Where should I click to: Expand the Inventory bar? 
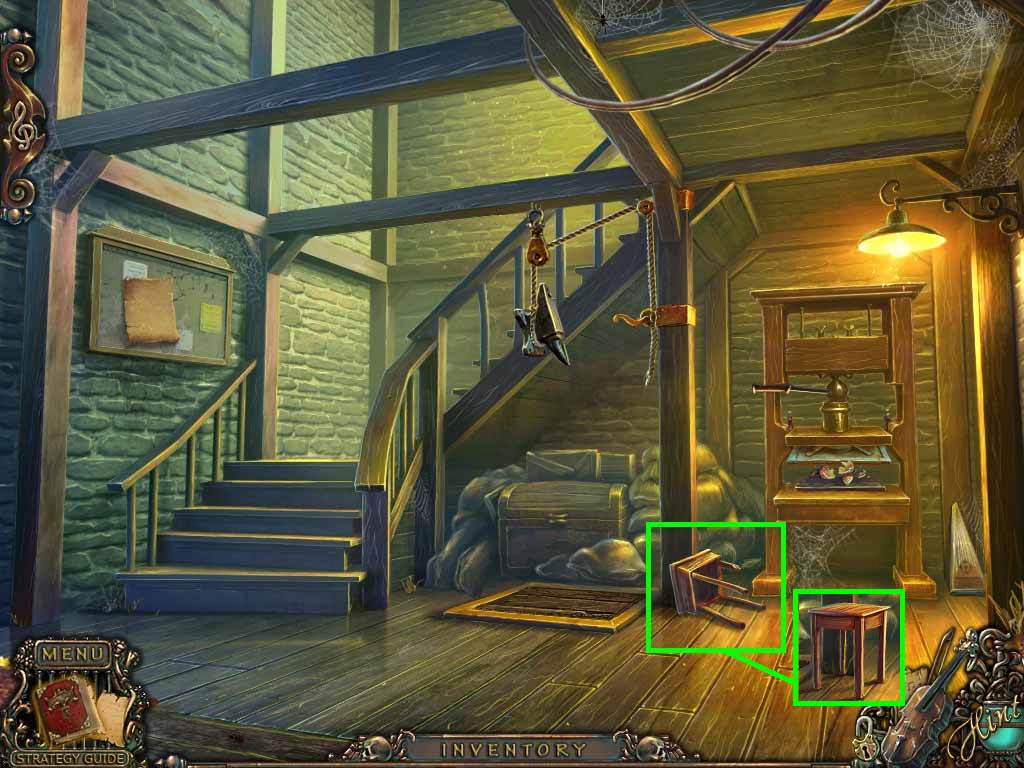[x=513, y=749]
